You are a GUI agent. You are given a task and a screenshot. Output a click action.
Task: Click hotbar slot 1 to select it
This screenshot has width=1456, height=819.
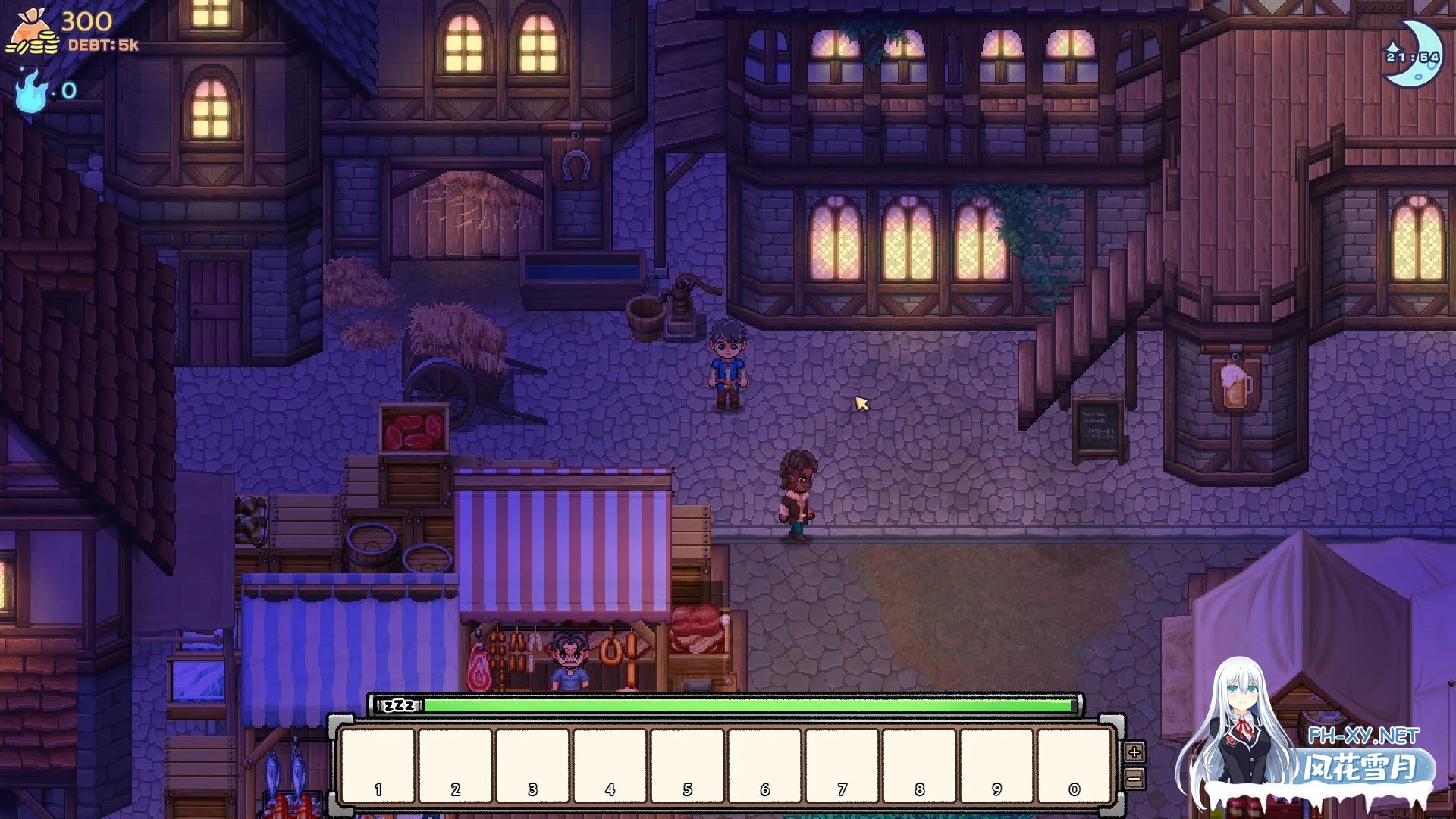click(377, 766)
